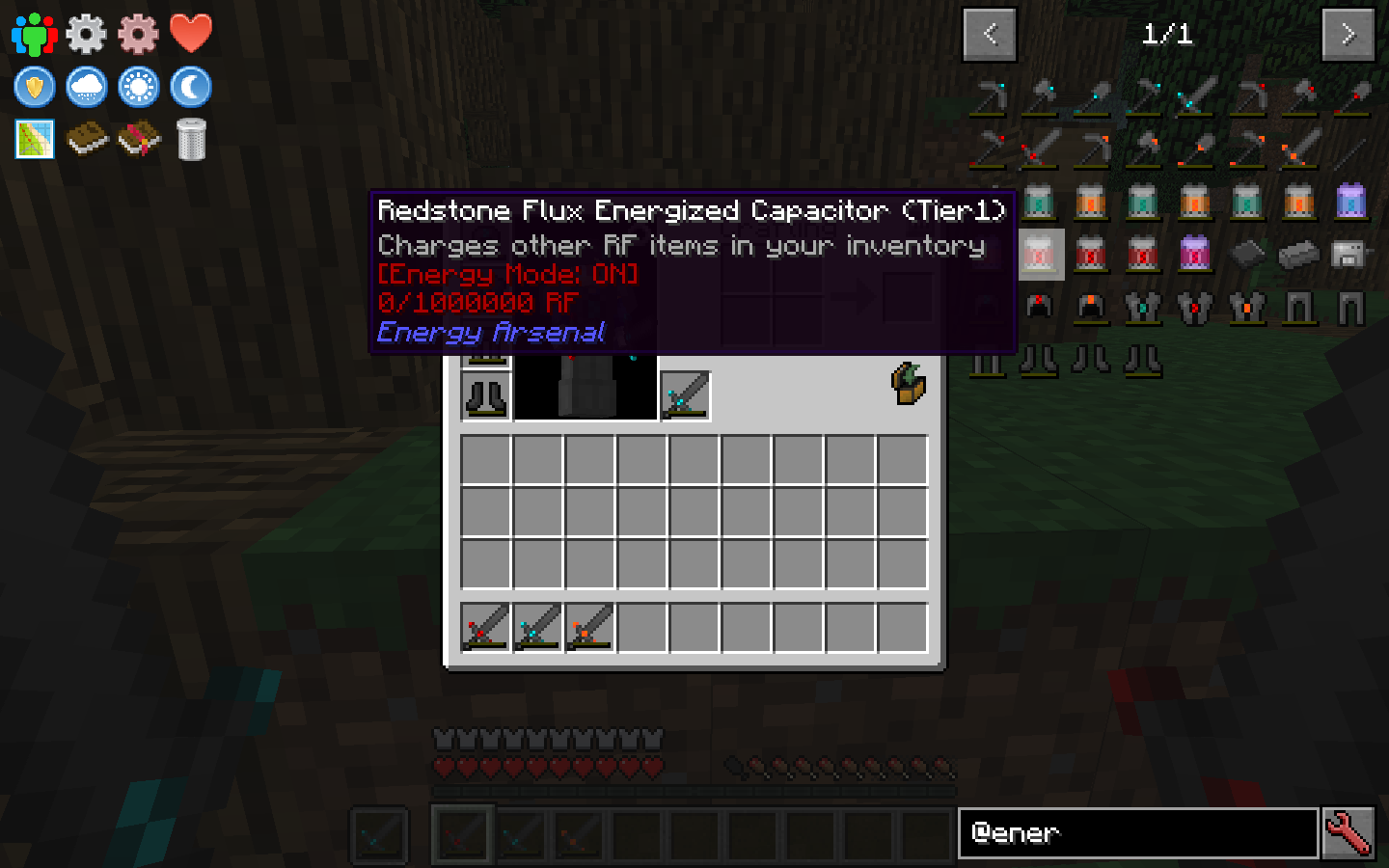Open the world map icon
Image resolution: width=1389 pixels, height=868 pixels.
click(34, 138)
